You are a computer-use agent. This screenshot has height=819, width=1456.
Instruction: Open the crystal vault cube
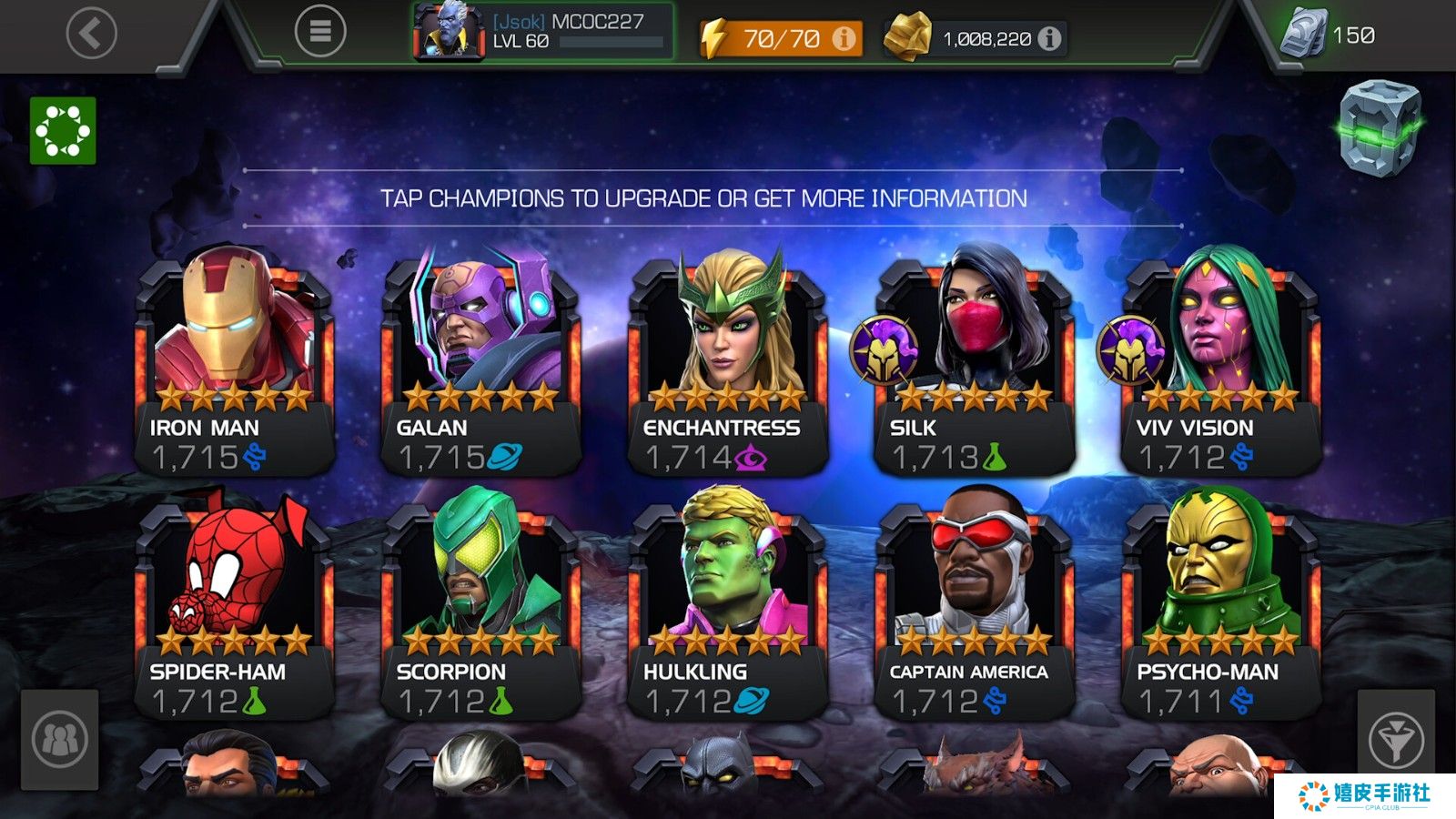coord(1380,127)
